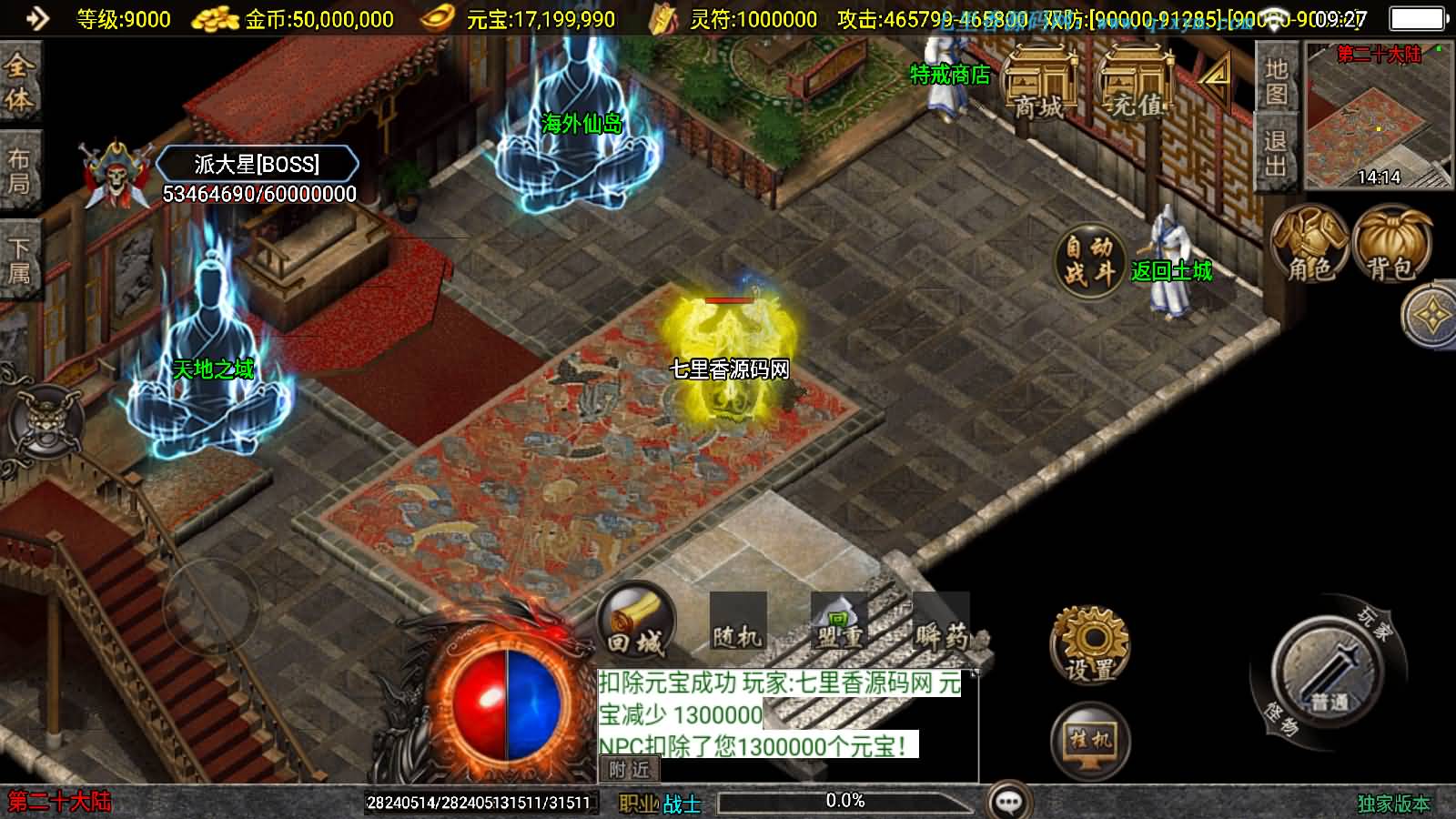
Task: Open the chat speech bubble button
Action: tap(1008, 802)
